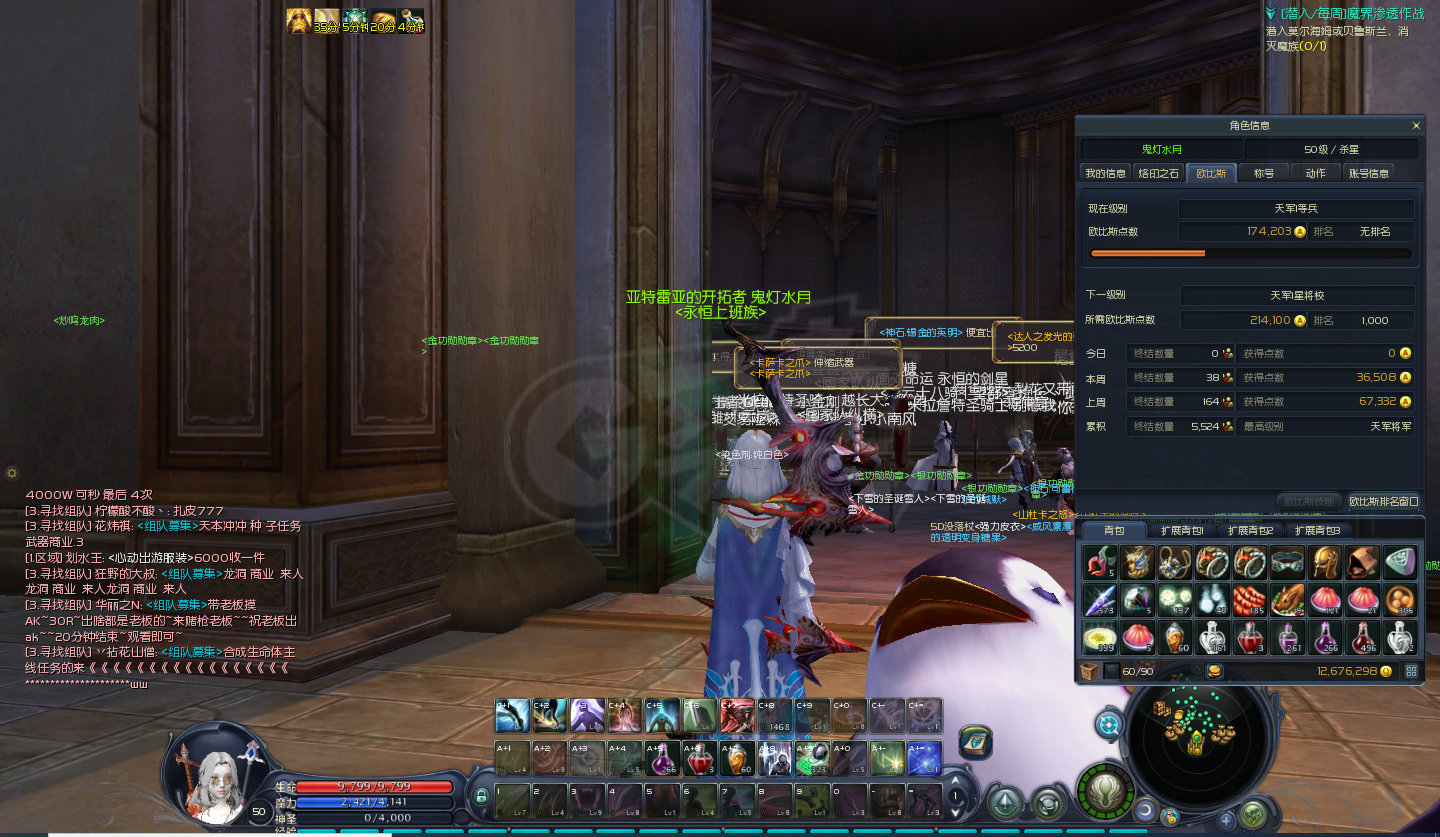Switch to the 扩展背包2 bag tab
1440x837 pixels.
coord(1250,530)
